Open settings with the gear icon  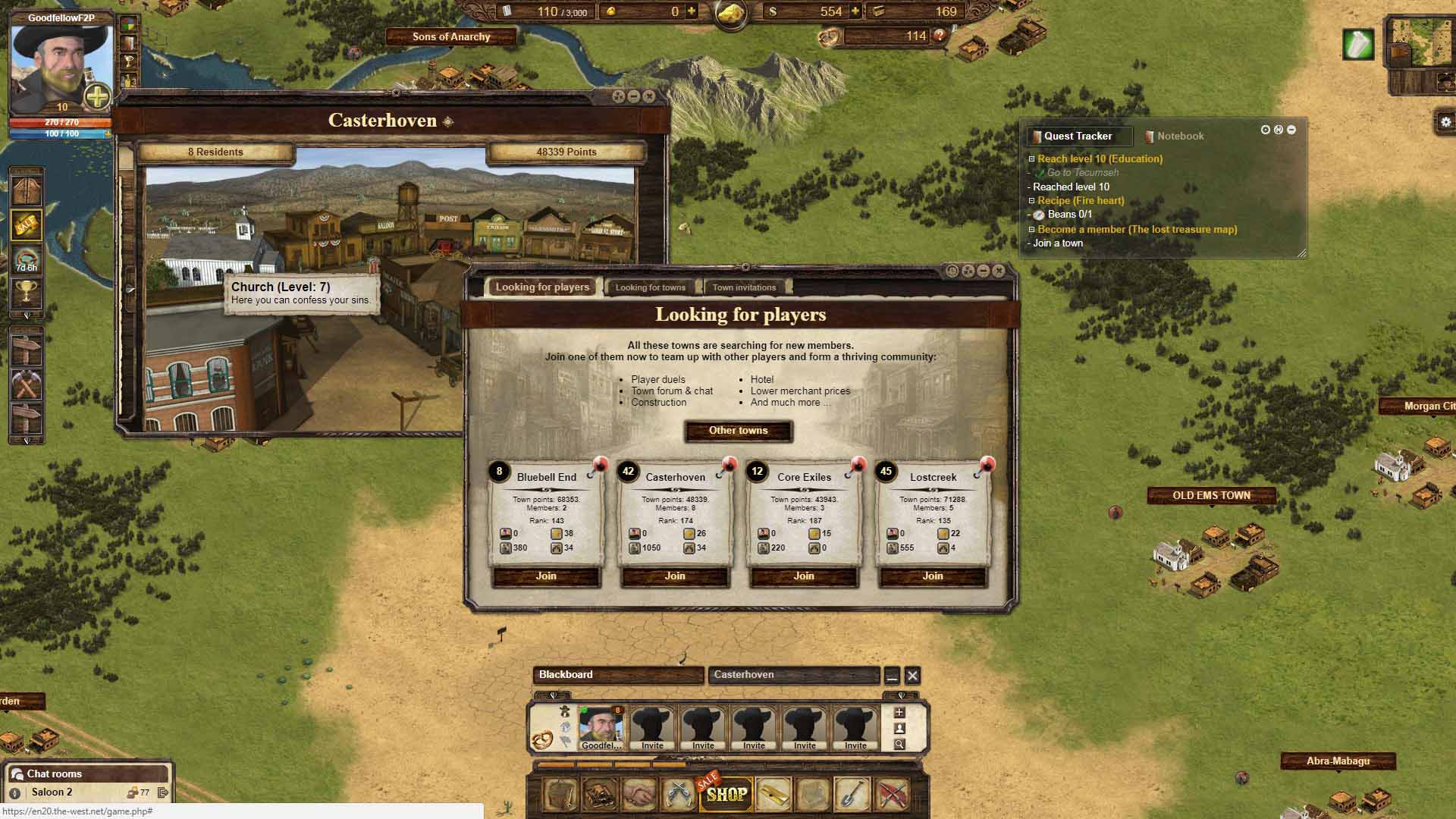pyautogui.click(x=1445, y=122)
